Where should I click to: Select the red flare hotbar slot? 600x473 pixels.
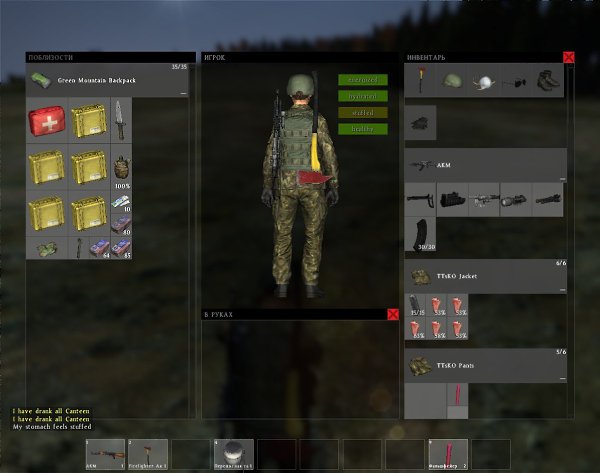pyautogui.click(x=447, y=454)
